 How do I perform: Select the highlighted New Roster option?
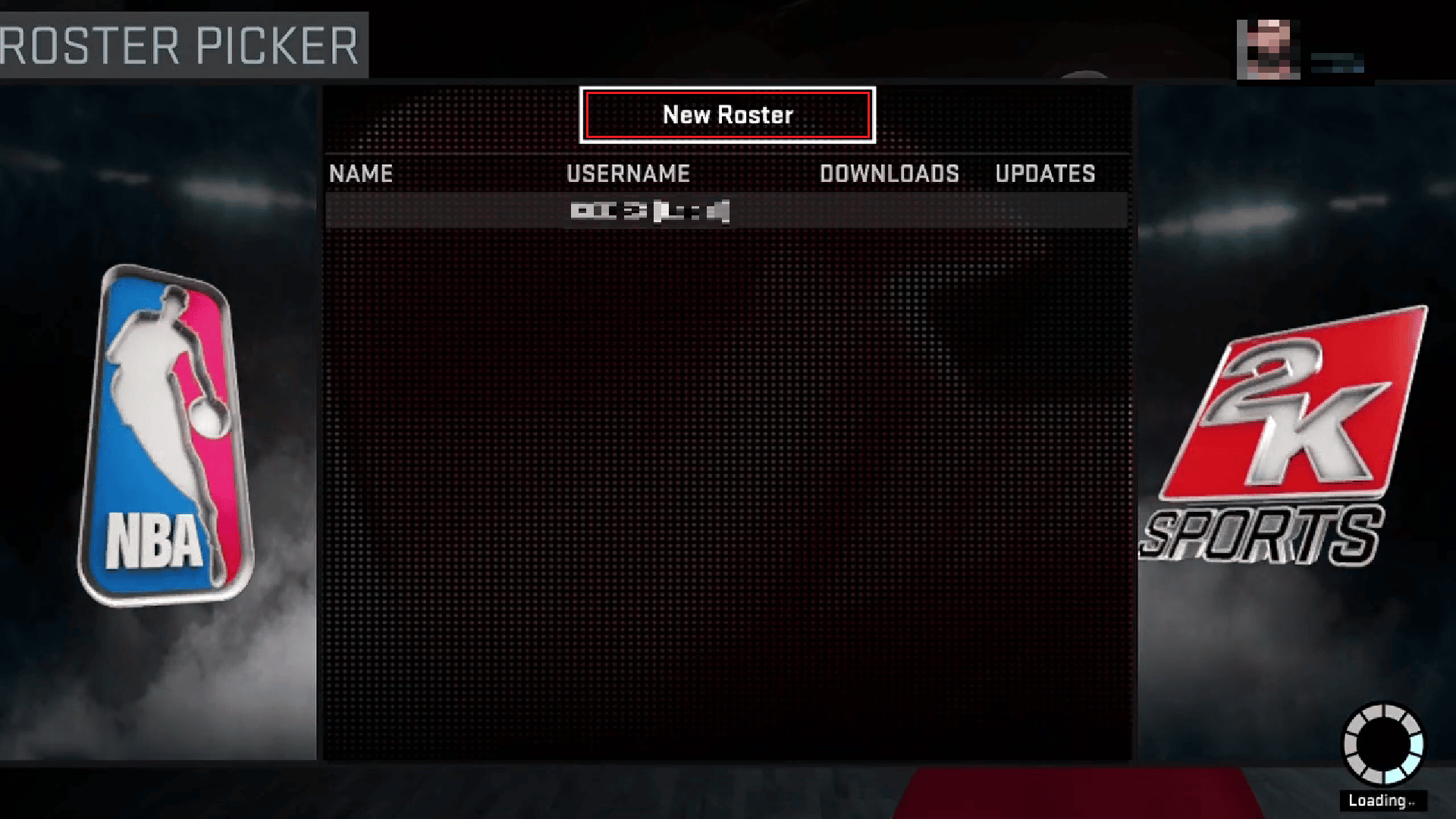click(726, 115)
